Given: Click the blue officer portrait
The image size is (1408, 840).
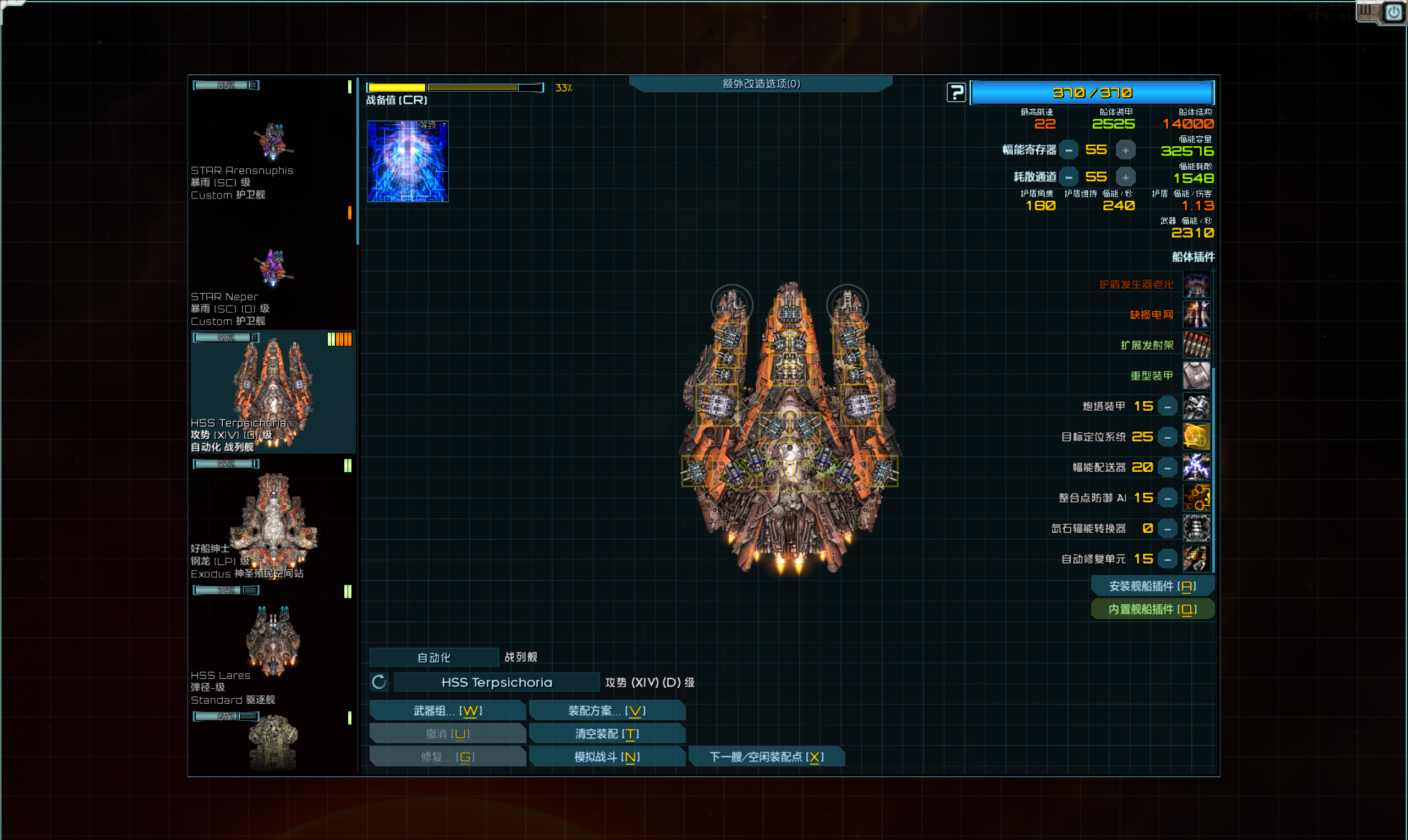Looking at the screenshot, I should (x=408, y=161).
